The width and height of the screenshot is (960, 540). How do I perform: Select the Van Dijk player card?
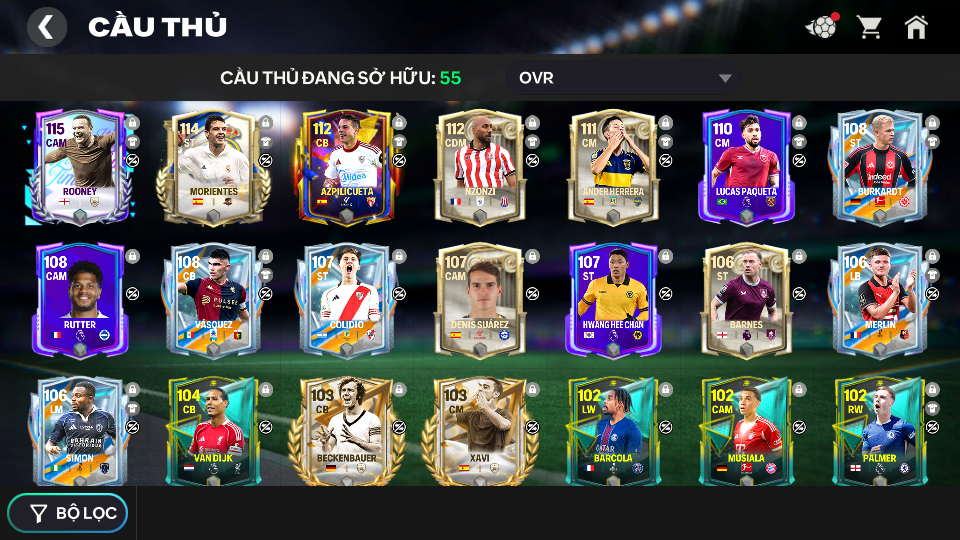[213, 432]
